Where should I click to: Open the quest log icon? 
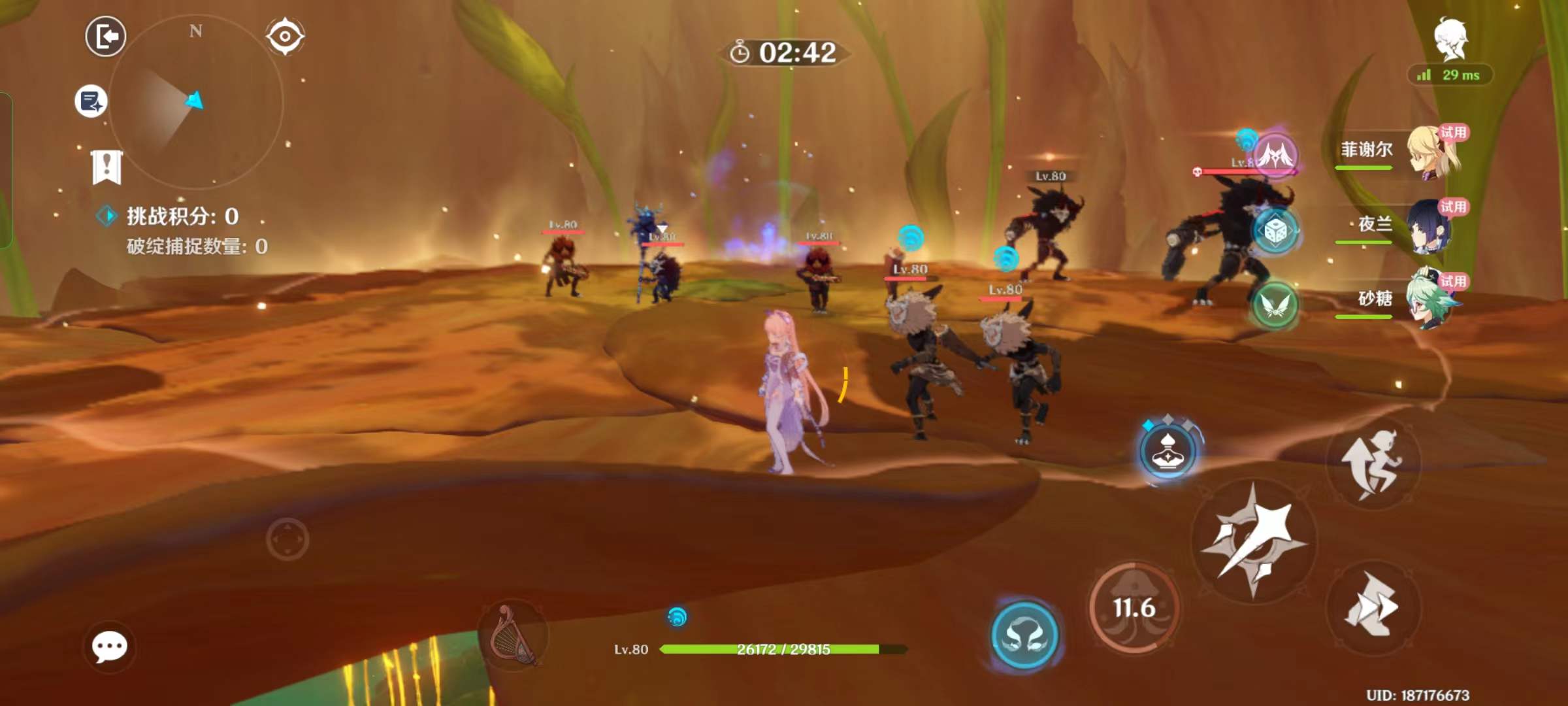pyautogui.click(x=90, y=101)
